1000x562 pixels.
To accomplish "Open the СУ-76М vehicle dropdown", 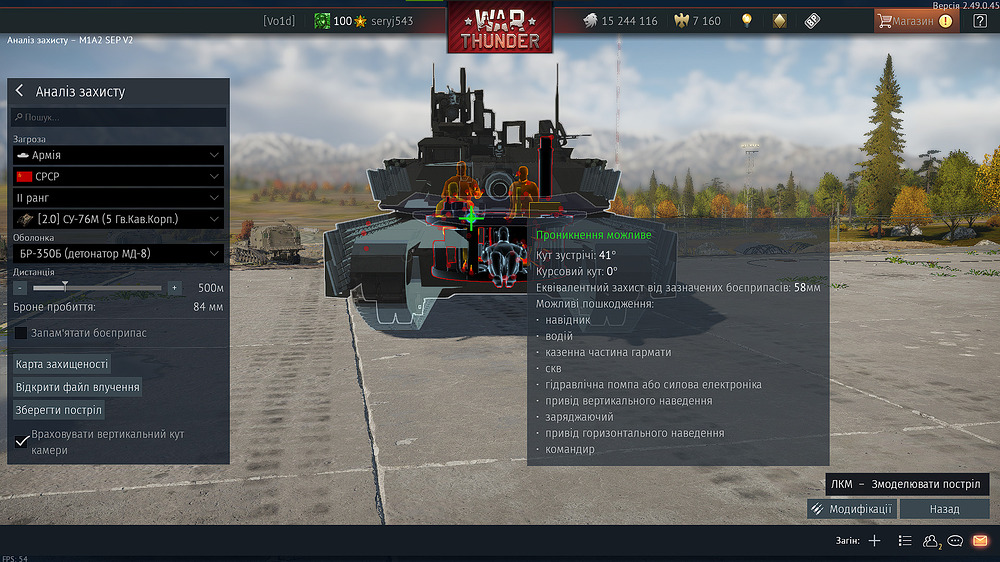I will (x=118, y=218).
